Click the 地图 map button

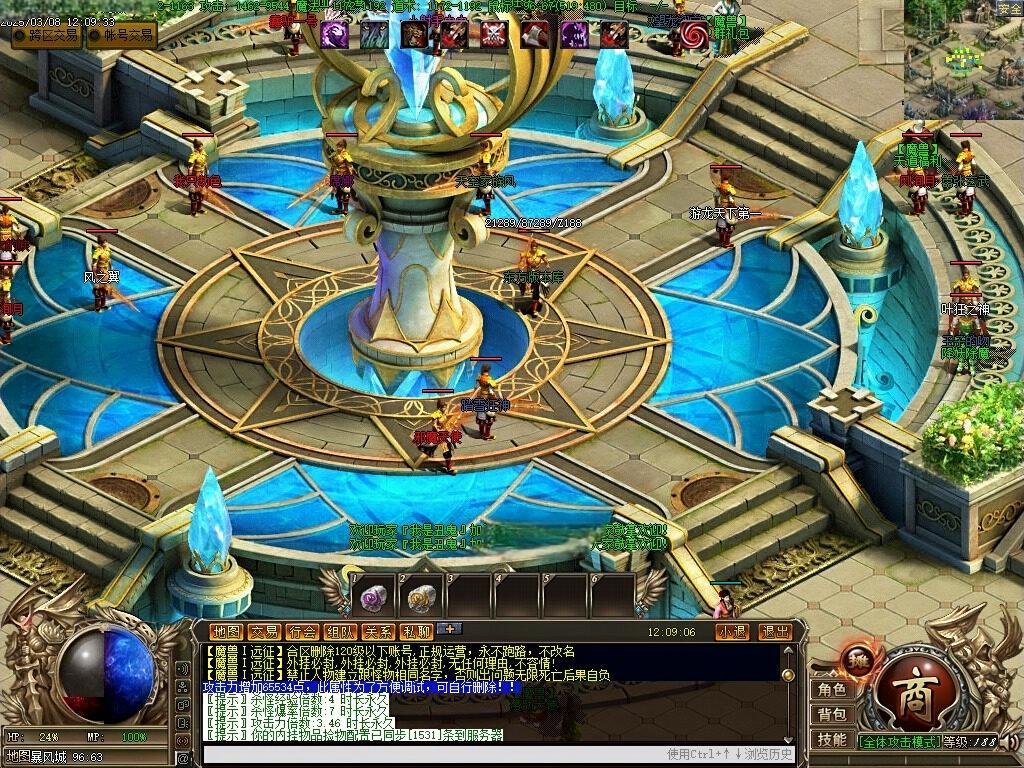pyautogui.click(x=227, y=632)
